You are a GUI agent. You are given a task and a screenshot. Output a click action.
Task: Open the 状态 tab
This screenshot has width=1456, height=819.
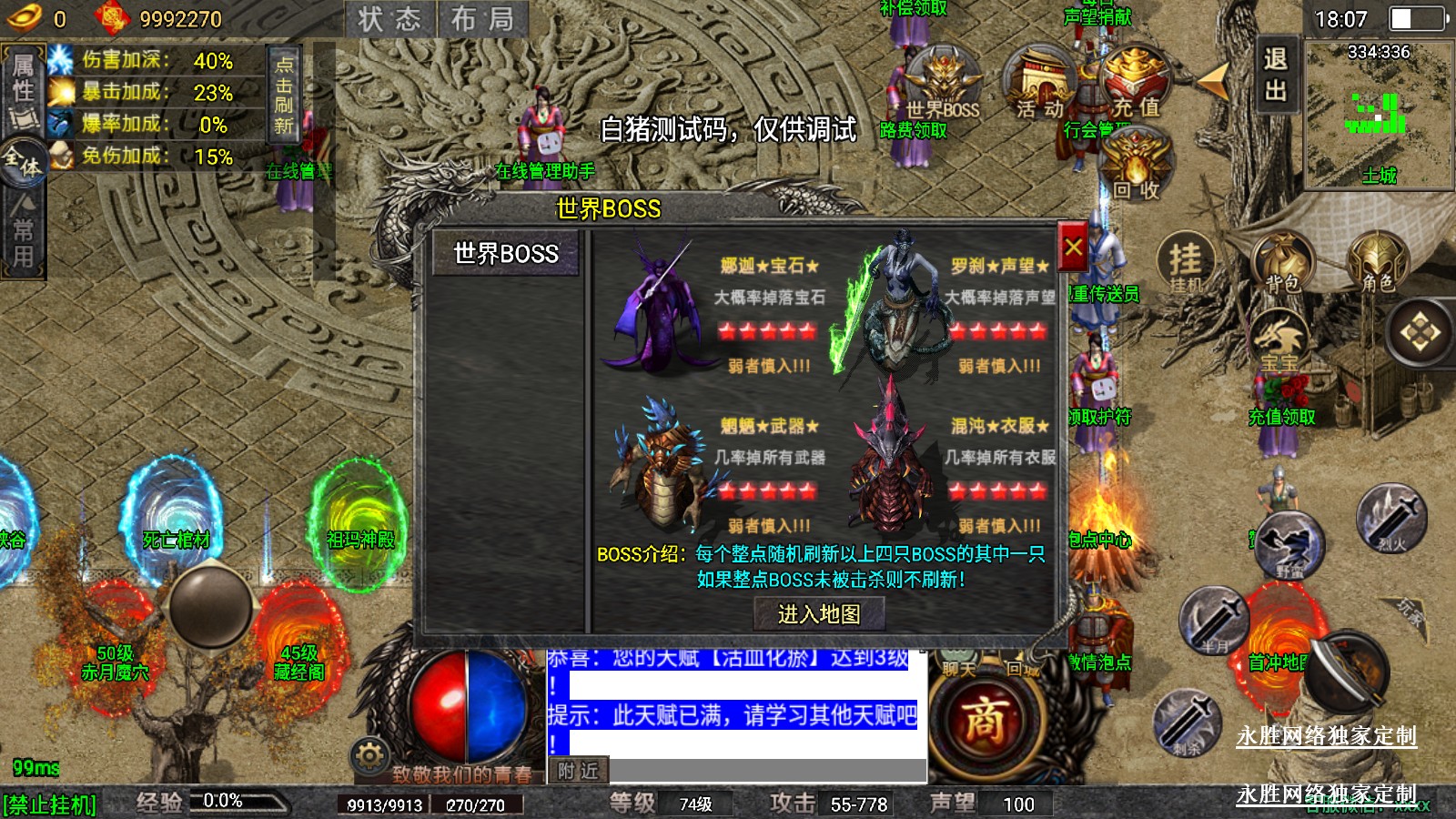(x=389, y=19)
